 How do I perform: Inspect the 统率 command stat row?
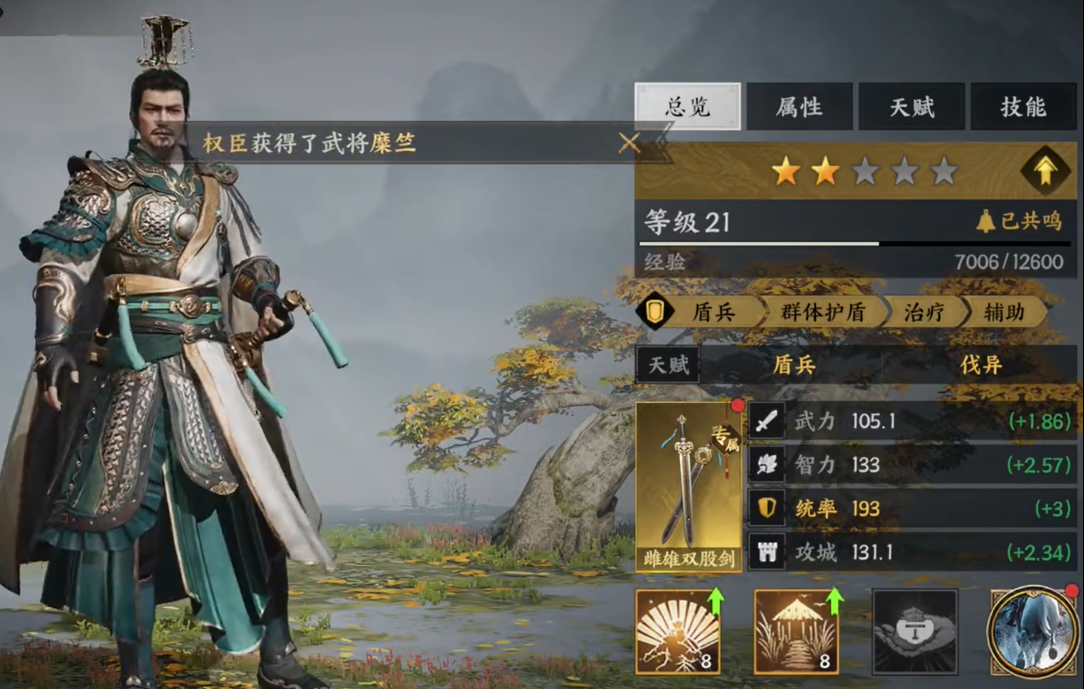[911, 508]
